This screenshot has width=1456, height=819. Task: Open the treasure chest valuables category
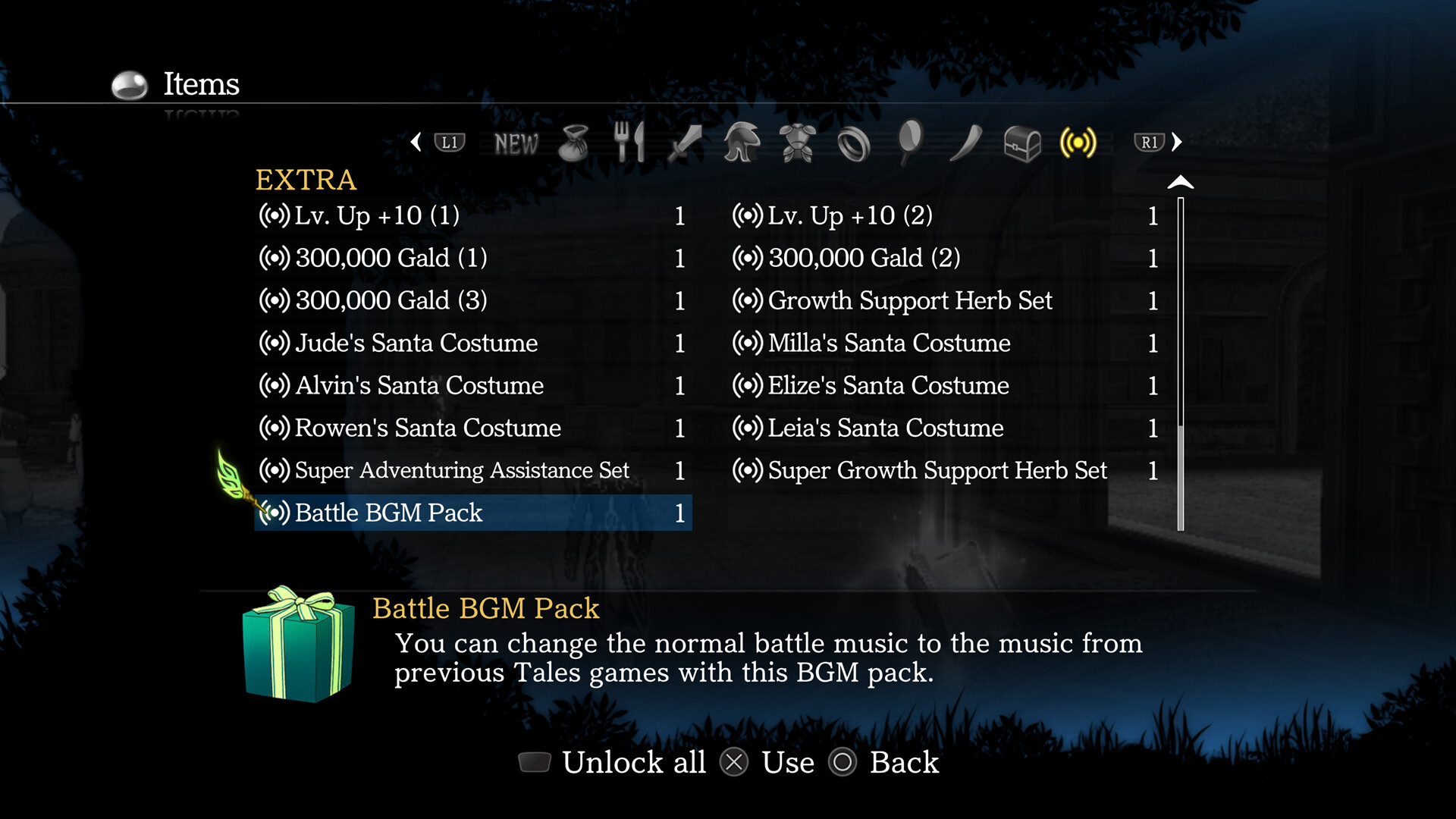1022,143
